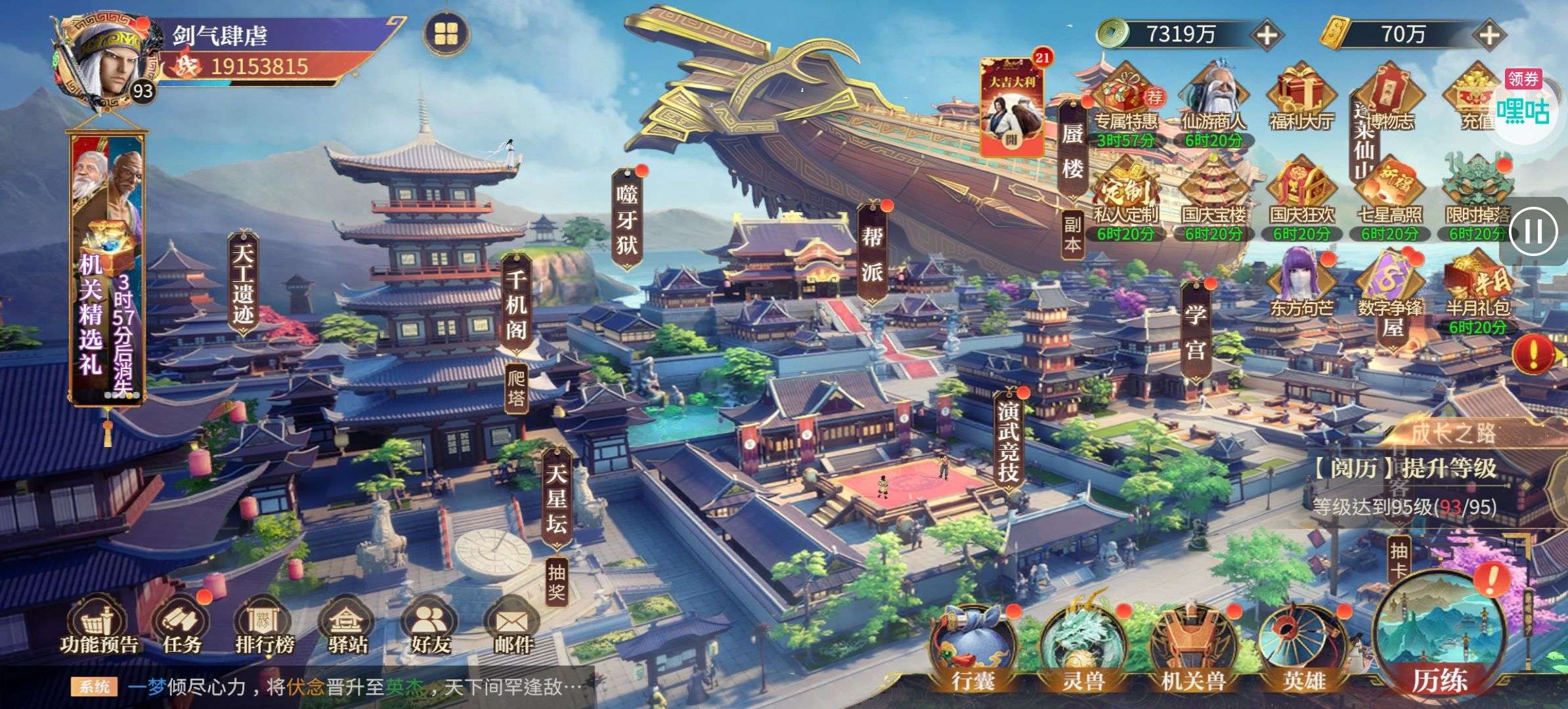Image resolution: width=1568 pixels, height=709 pixels.
Task: Add more gold ingots with plus button
Action: (1489, 34)
